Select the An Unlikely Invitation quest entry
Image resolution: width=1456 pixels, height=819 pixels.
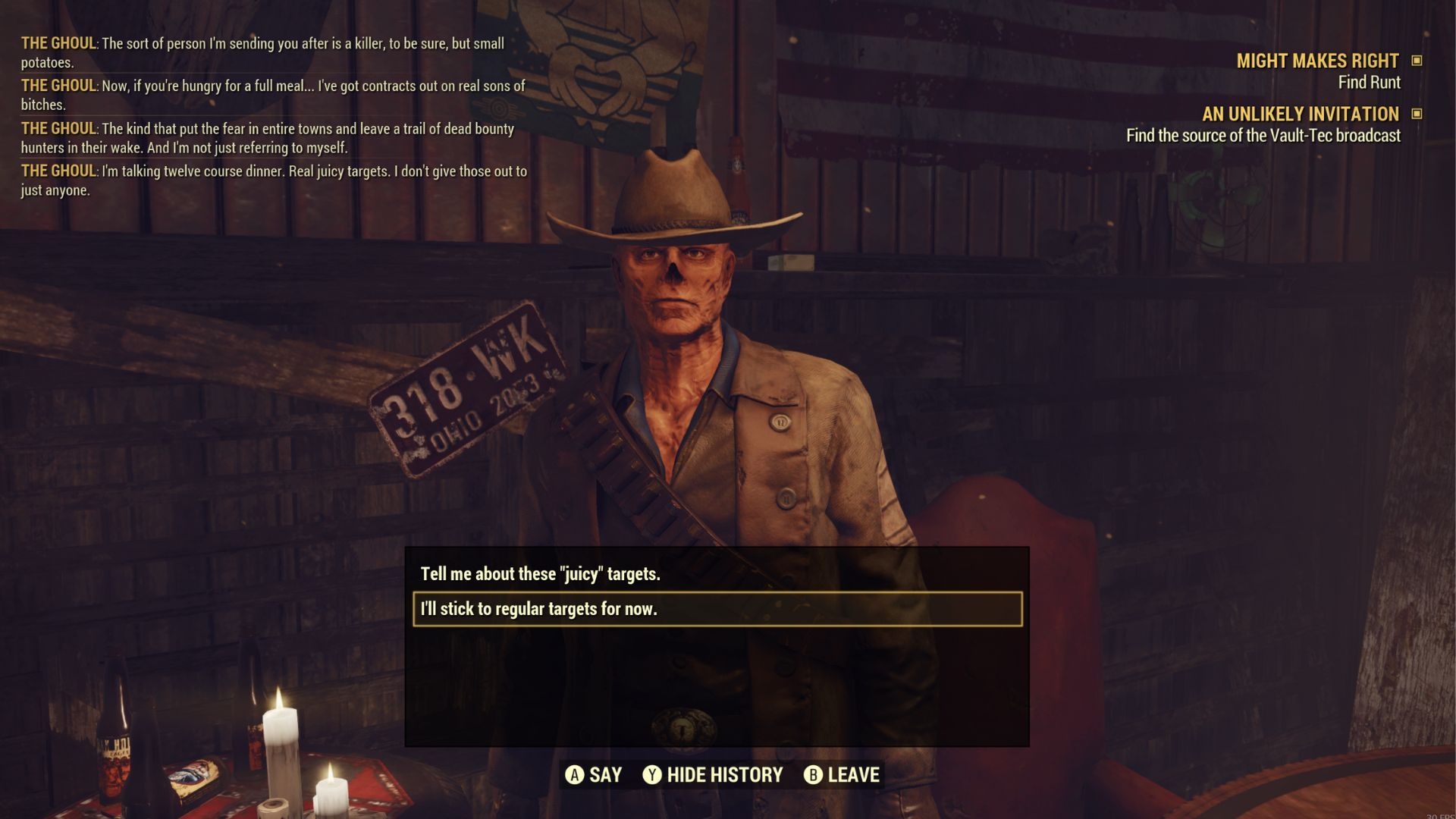[x=1300, y=114]
